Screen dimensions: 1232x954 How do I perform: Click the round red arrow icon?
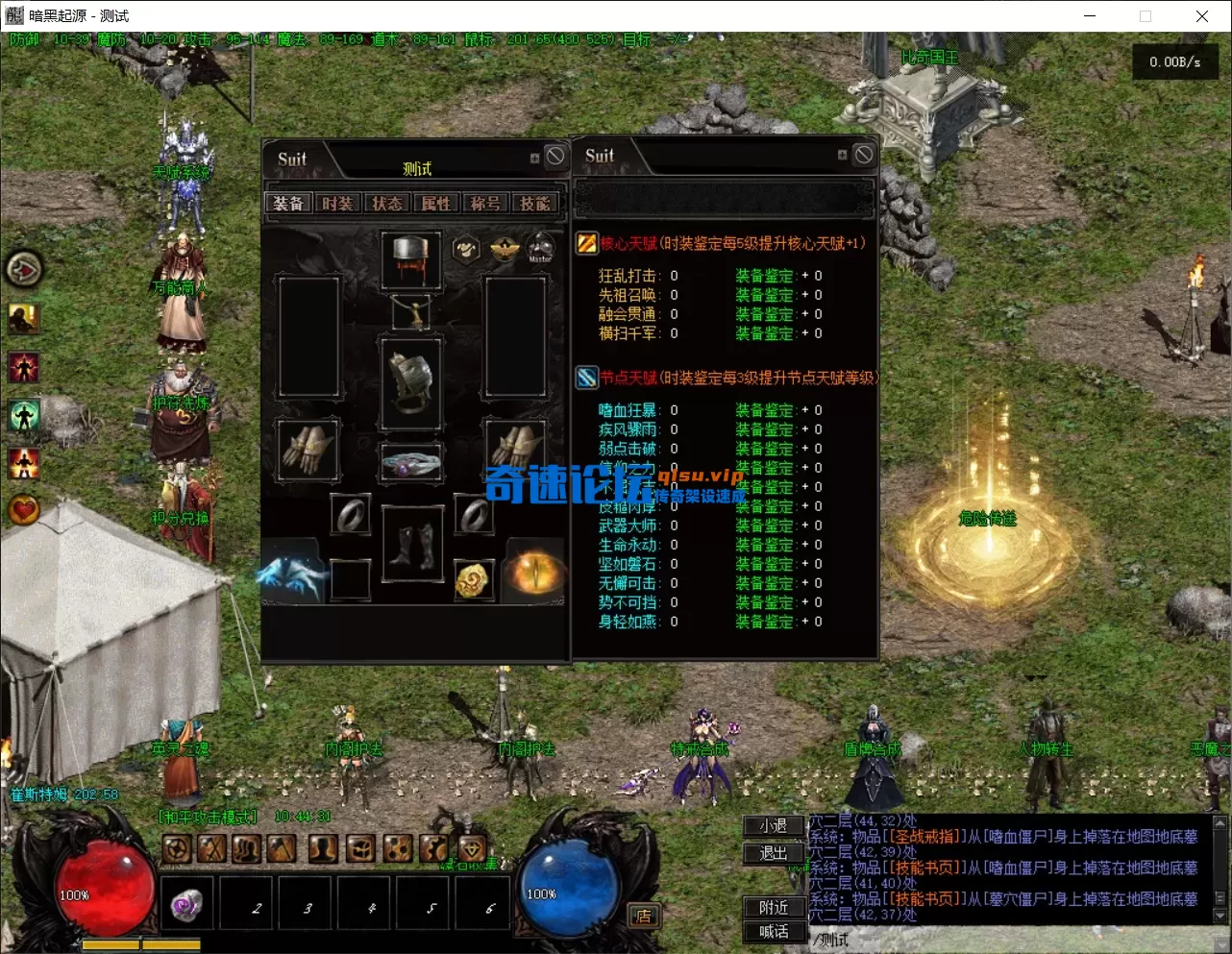click(24, 270)
